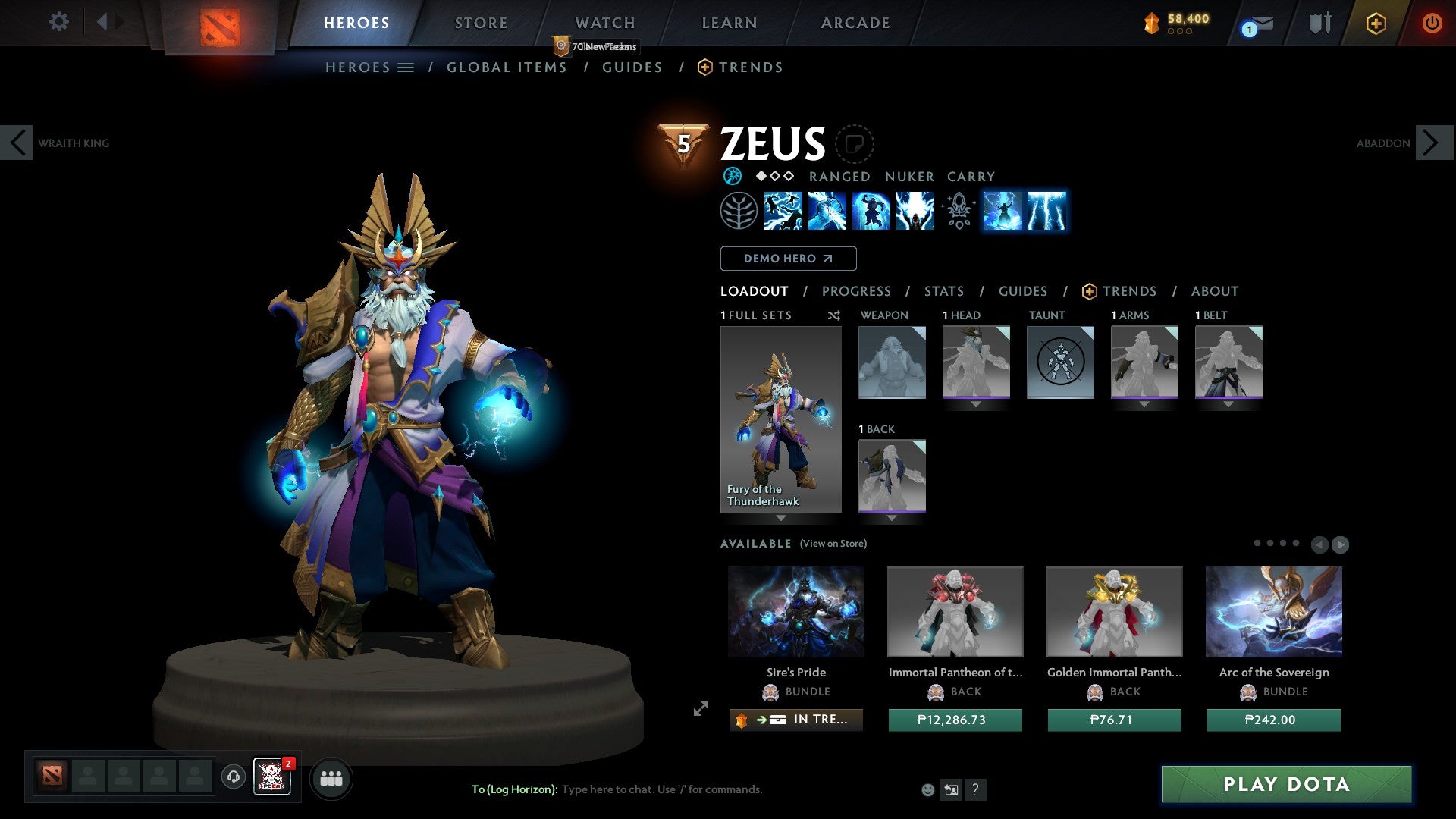Open the mail notifications icon
Image resolution: width=1456 pixels, height=819 pixels.
(x=1255, y=24)
